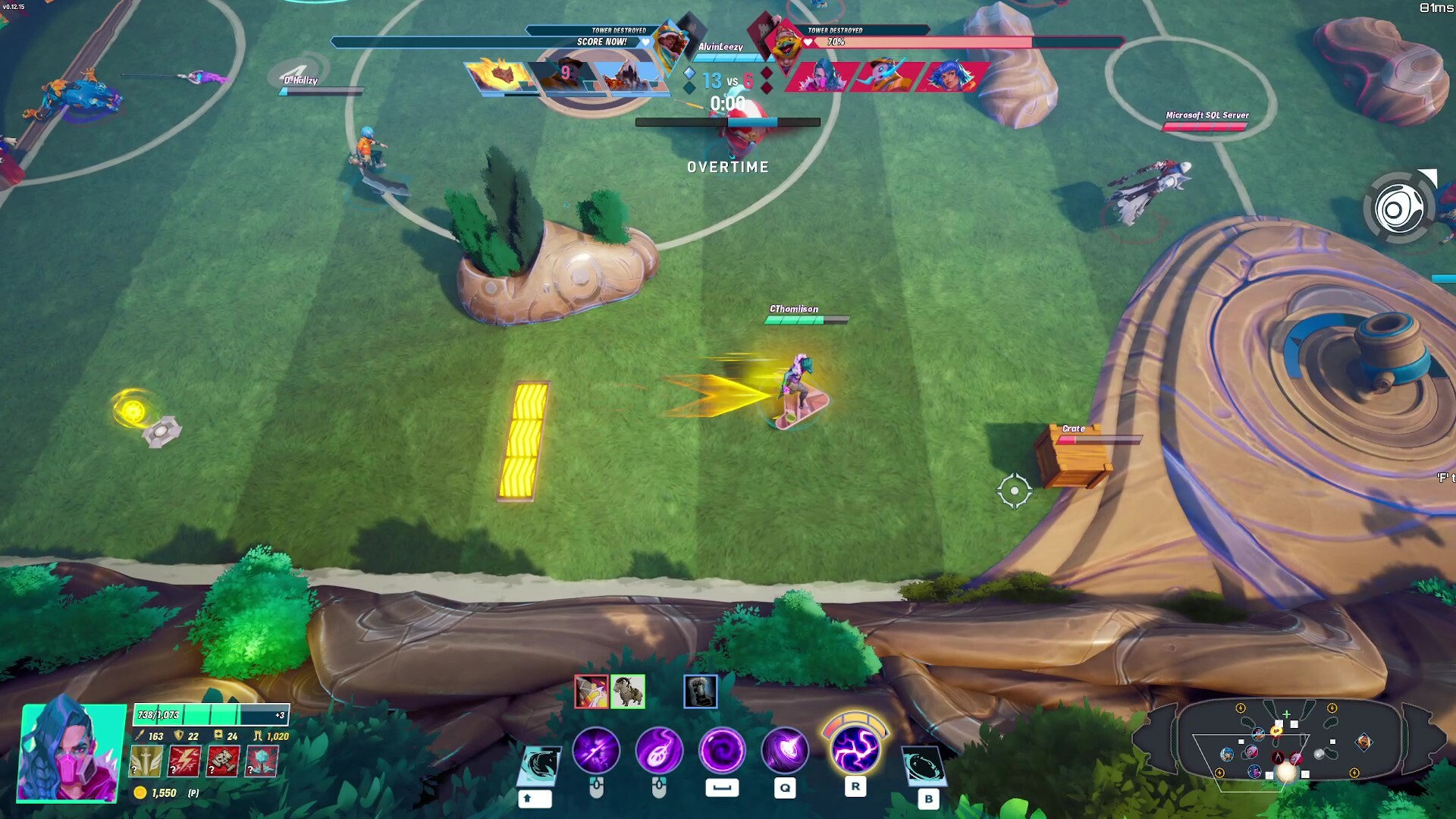The image size is (1456, 819).
Task: Select the Q ability icon
Action: [x=785, y=752]
